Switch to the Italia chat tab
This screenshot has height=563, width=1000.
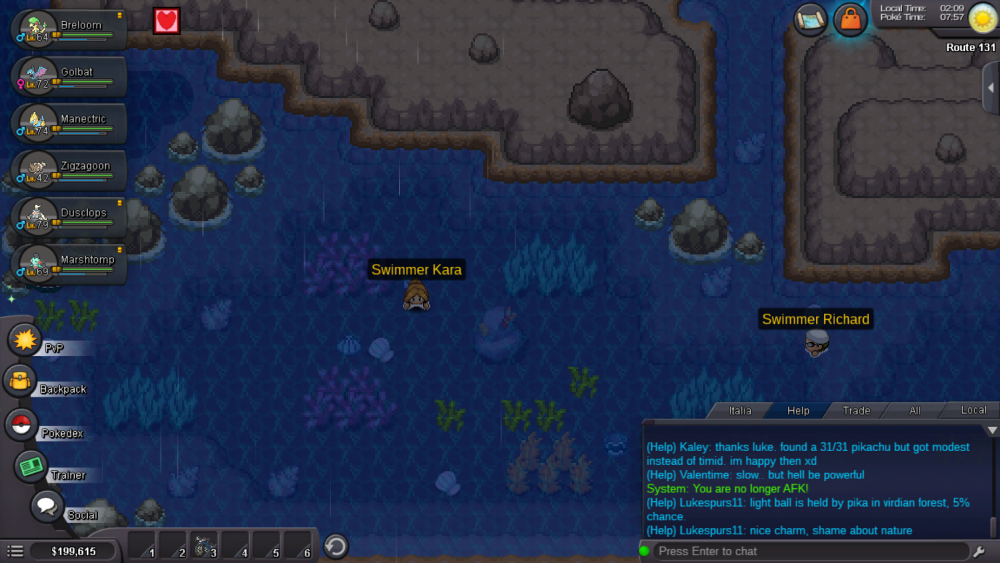(x=740, y=411)
